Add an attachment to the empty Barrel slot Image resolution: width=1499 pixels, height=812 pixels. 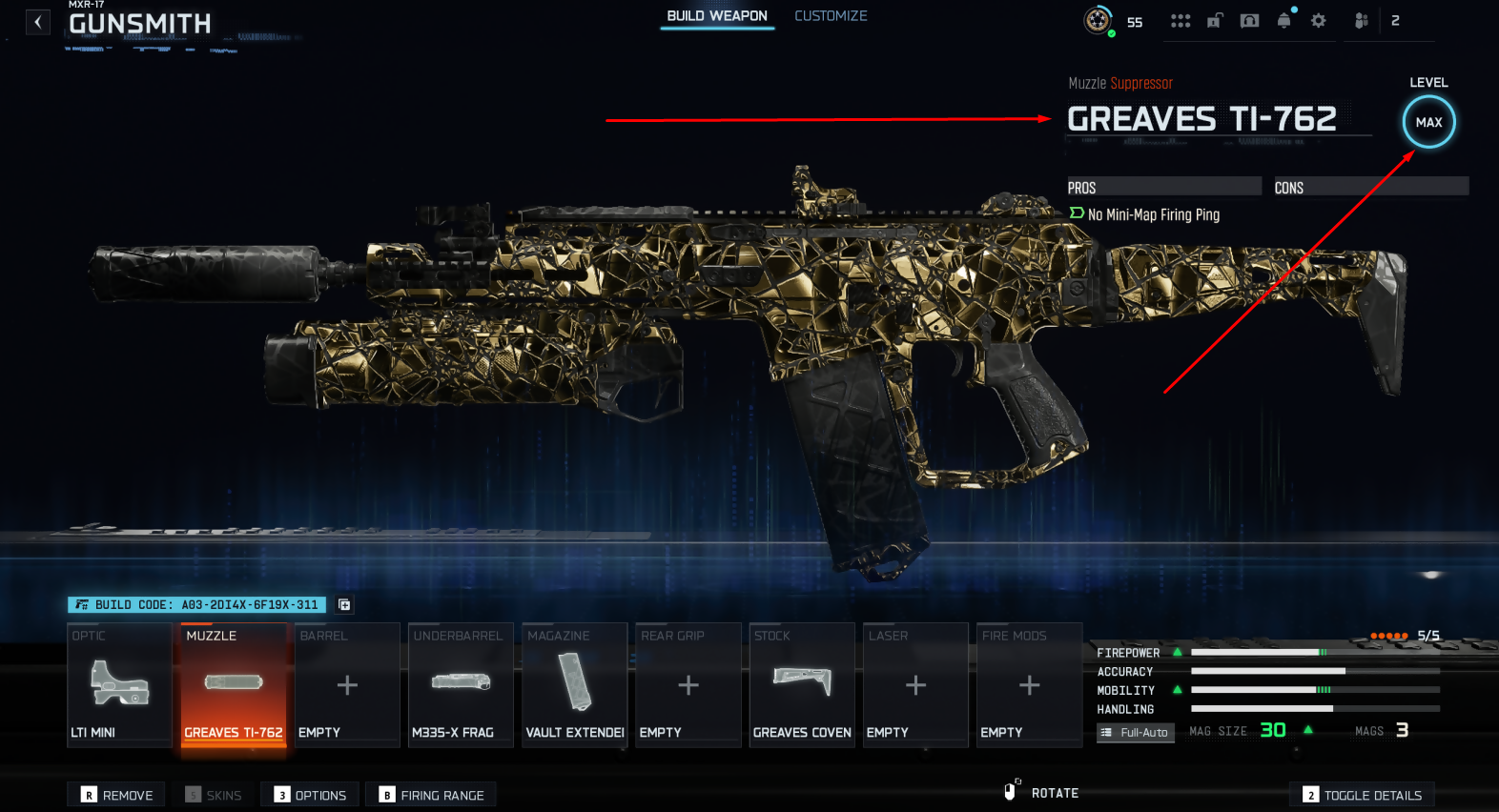[347, 684]
